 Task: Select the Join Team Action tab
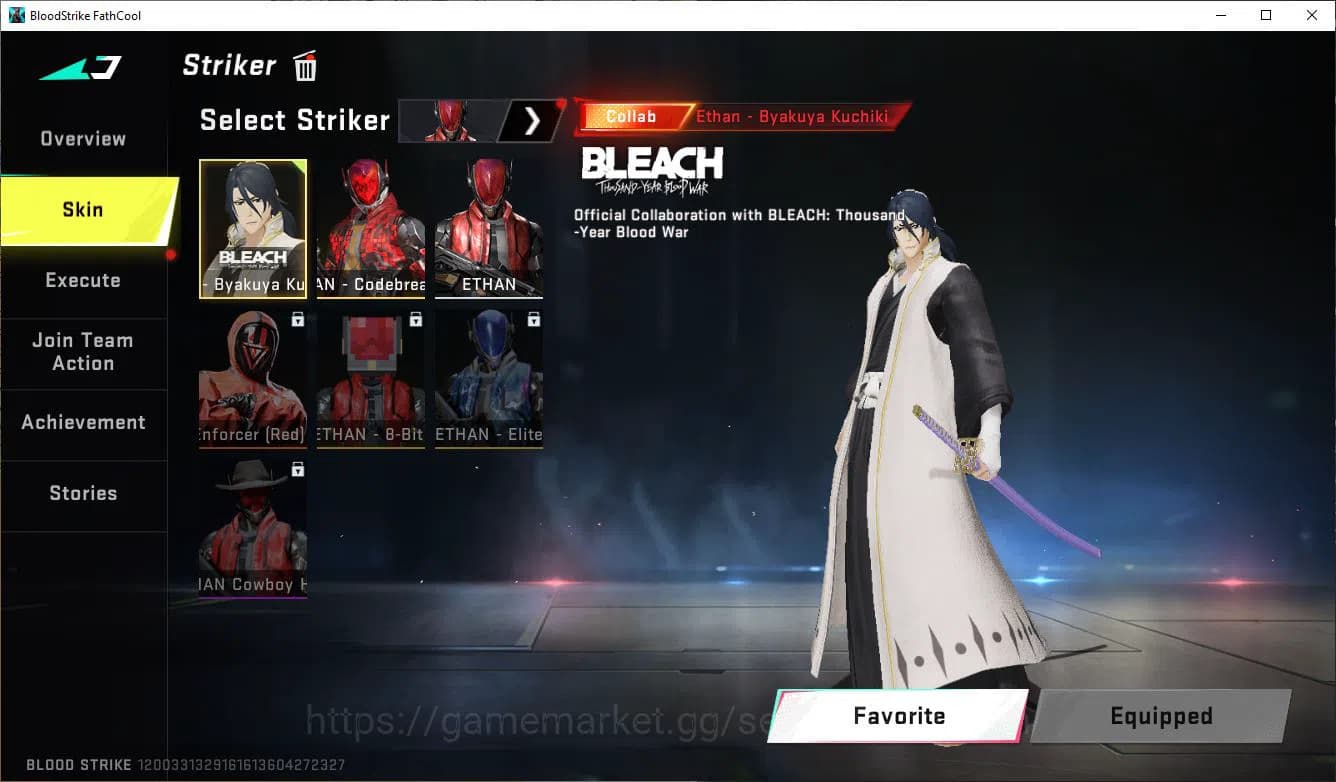click(x=82, y=352)
